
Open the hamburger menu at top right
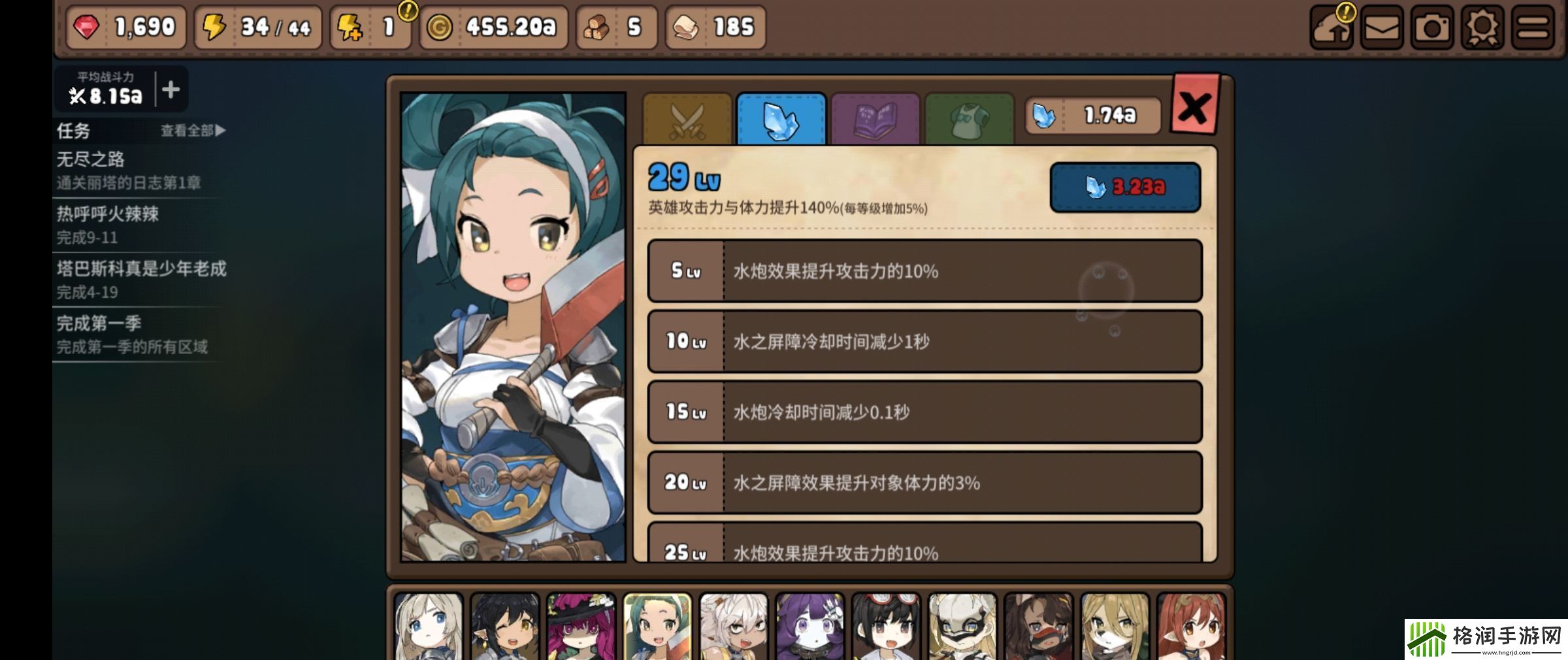pyautogui.click(x=1533, y=27)
